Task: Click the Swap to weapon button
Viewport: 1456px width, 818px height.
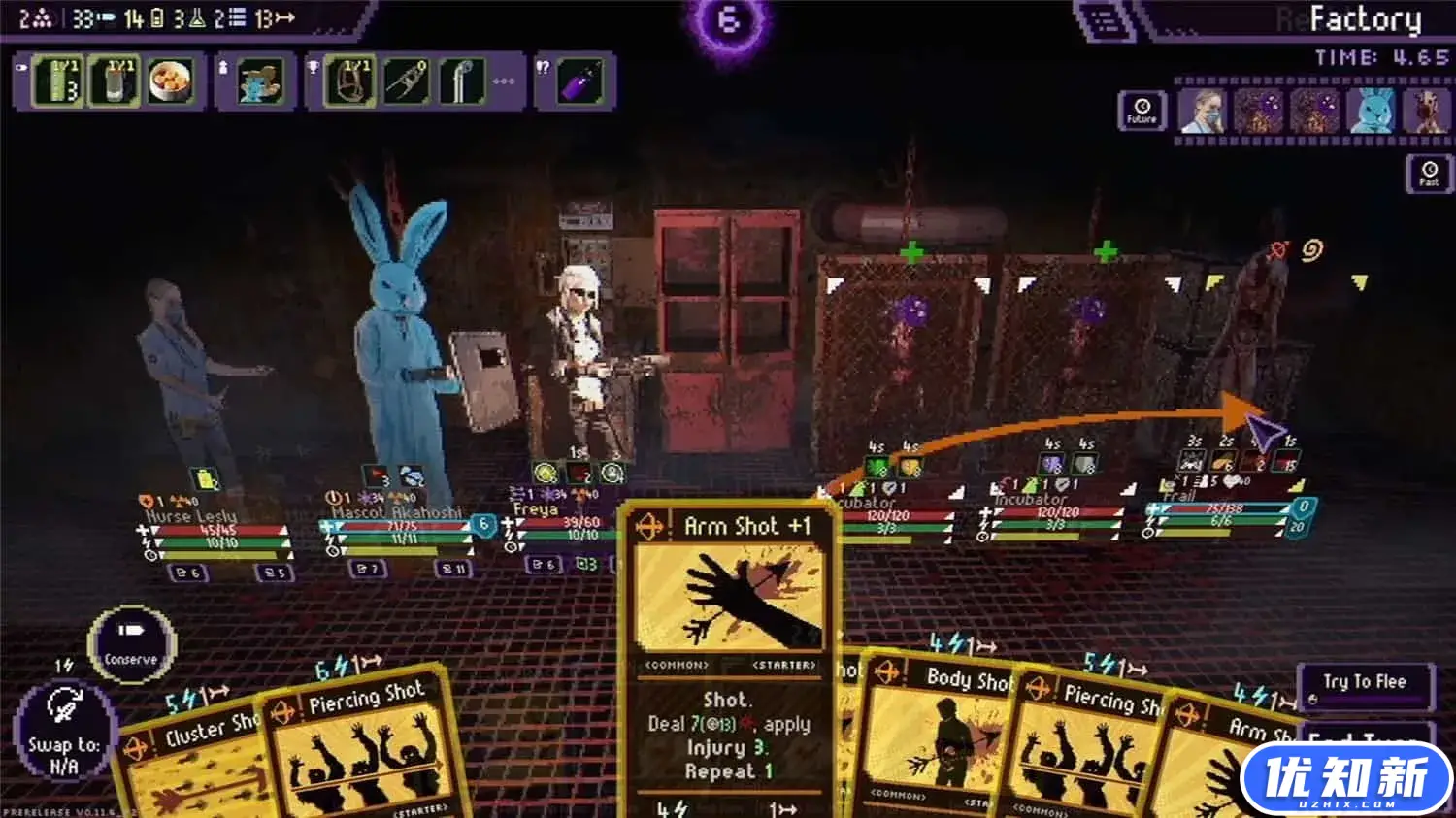Action: [64, 730]
